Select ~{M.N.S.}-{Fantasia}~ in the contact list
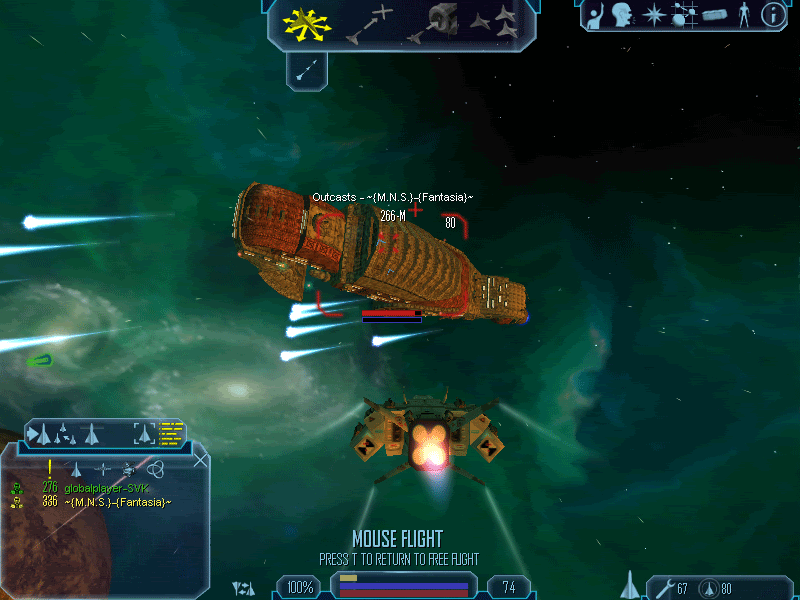 coord(117,501)
